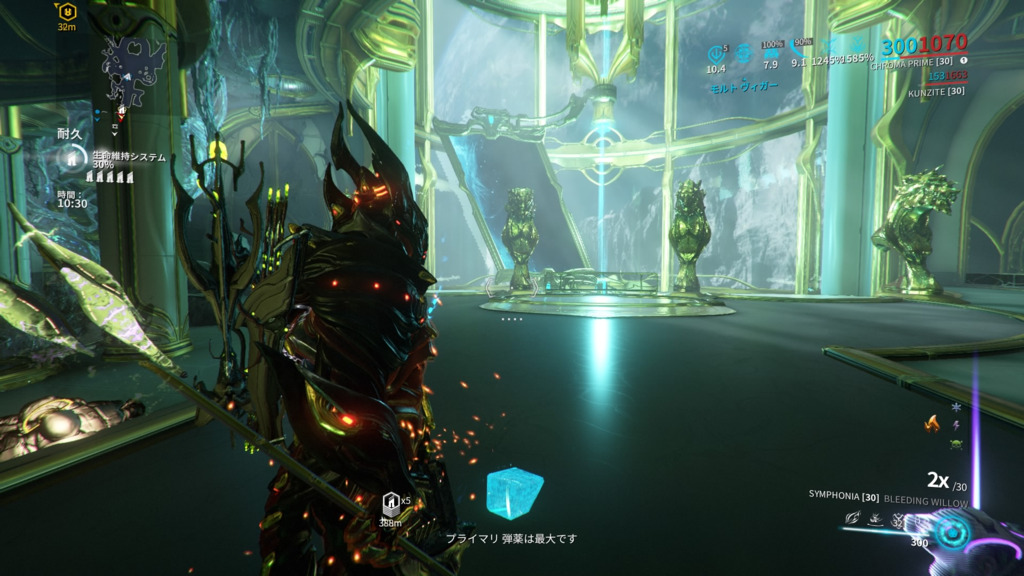
Task: Click the buff icon with 10.4 timer
Action: click(x=715, y=53)
